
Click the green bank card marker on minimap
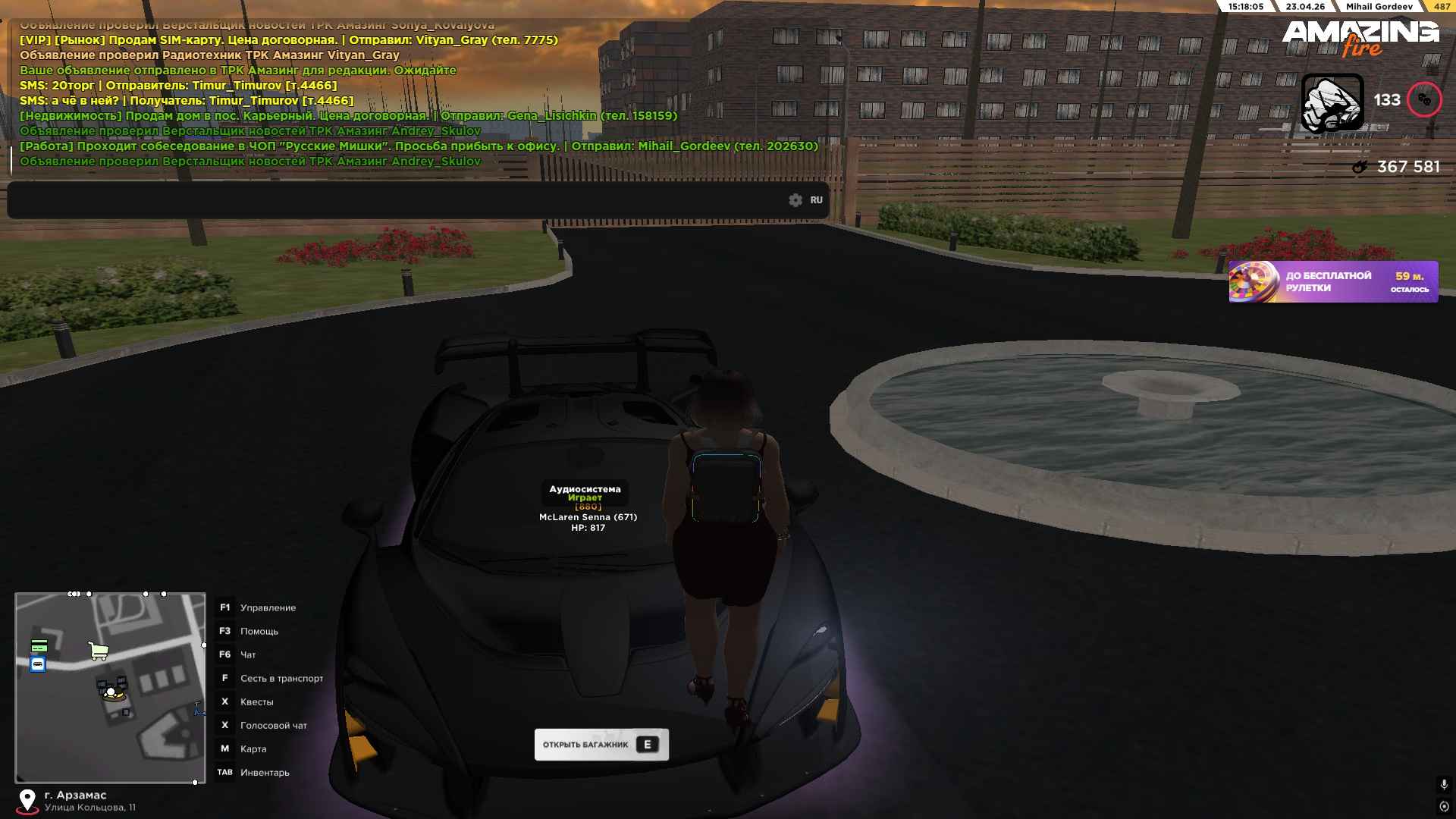[x=39, y=646]
